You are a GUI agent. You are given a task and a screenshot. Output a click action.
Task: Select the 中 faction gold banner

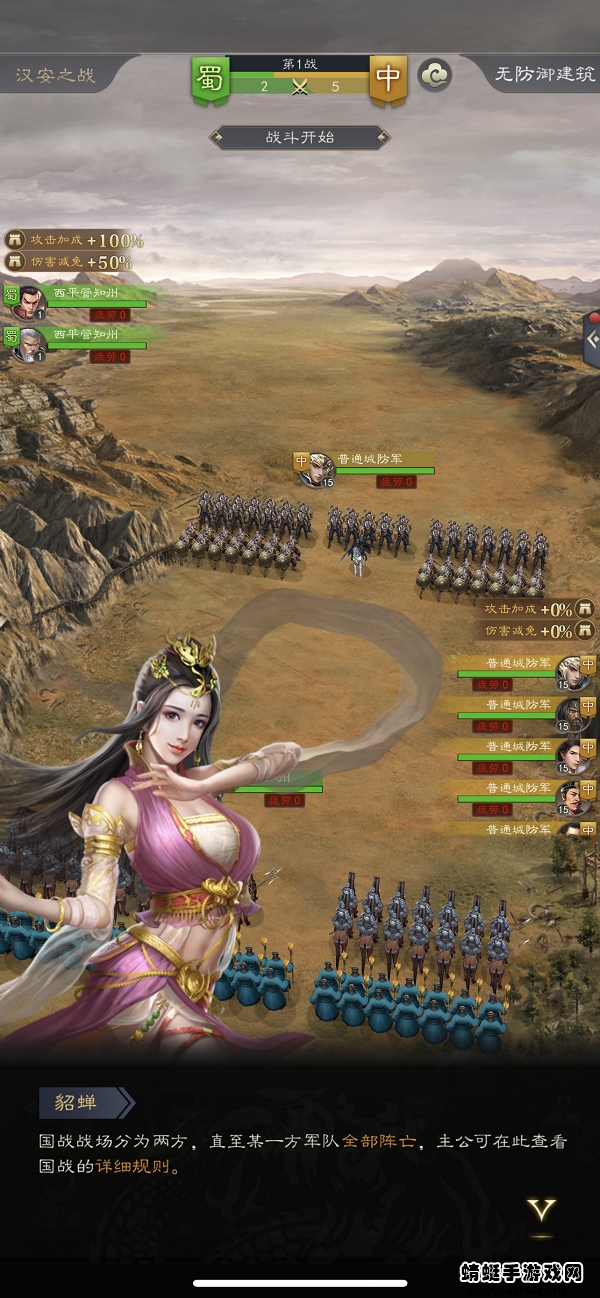(x=387, y=79)
